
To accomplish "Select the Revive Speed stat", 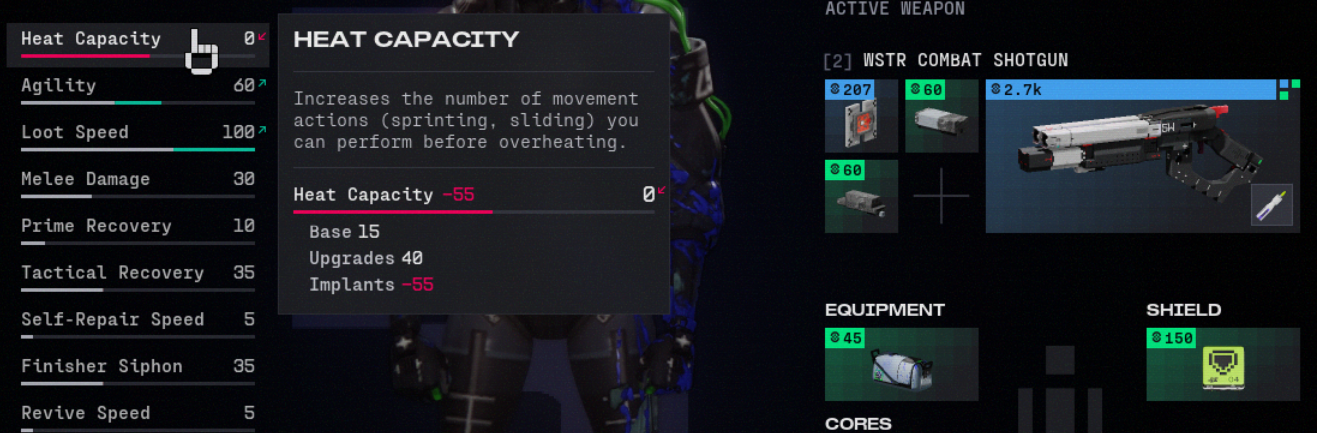I will pyautogui.click(x=137, y=414).
